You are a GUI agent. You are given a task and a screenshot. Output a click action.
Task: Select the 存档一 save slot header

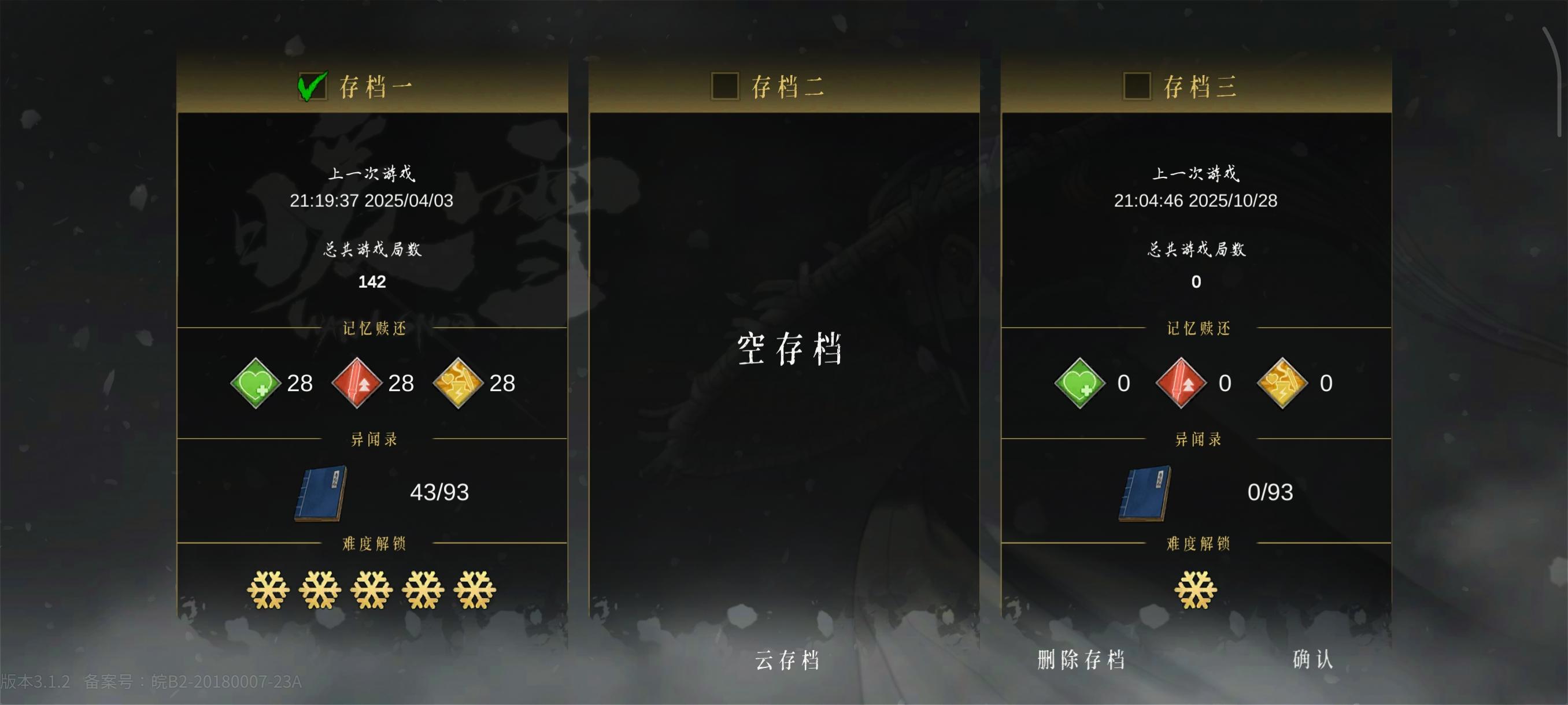point(374,86)
